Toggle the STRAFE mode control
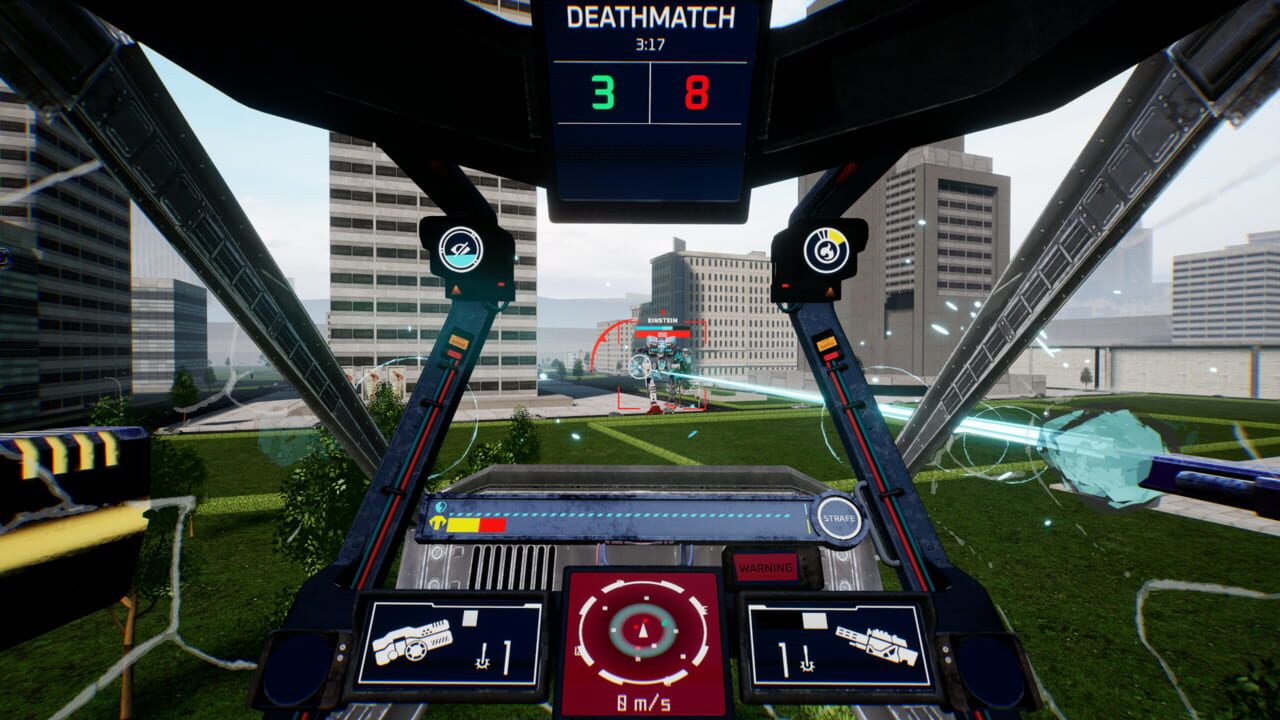The image size is (1280, 720). (837, 518)
